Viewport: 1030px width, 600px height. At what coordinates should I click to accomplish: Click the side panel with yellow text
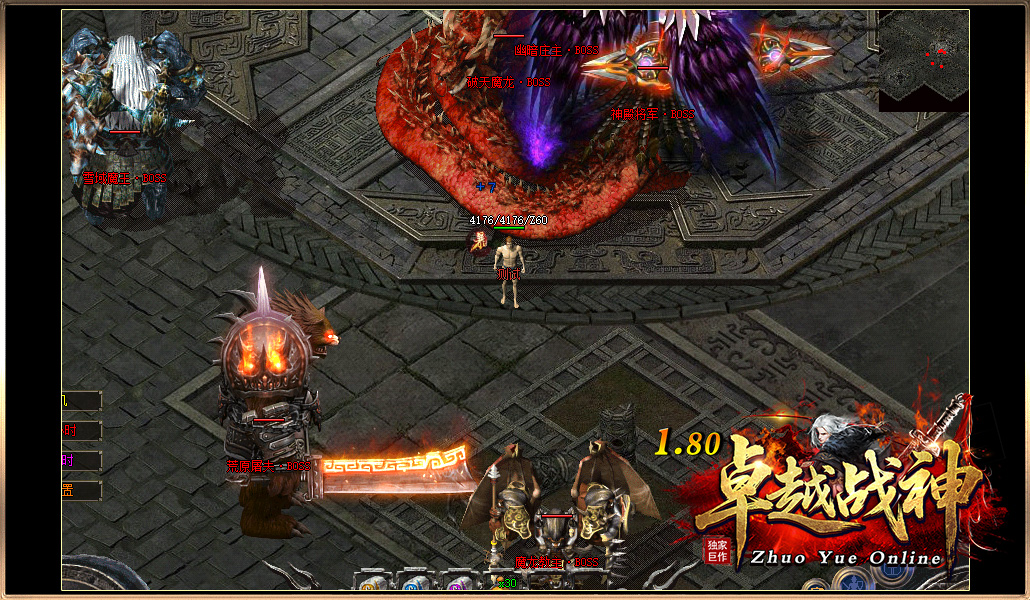tap(81, 401)
